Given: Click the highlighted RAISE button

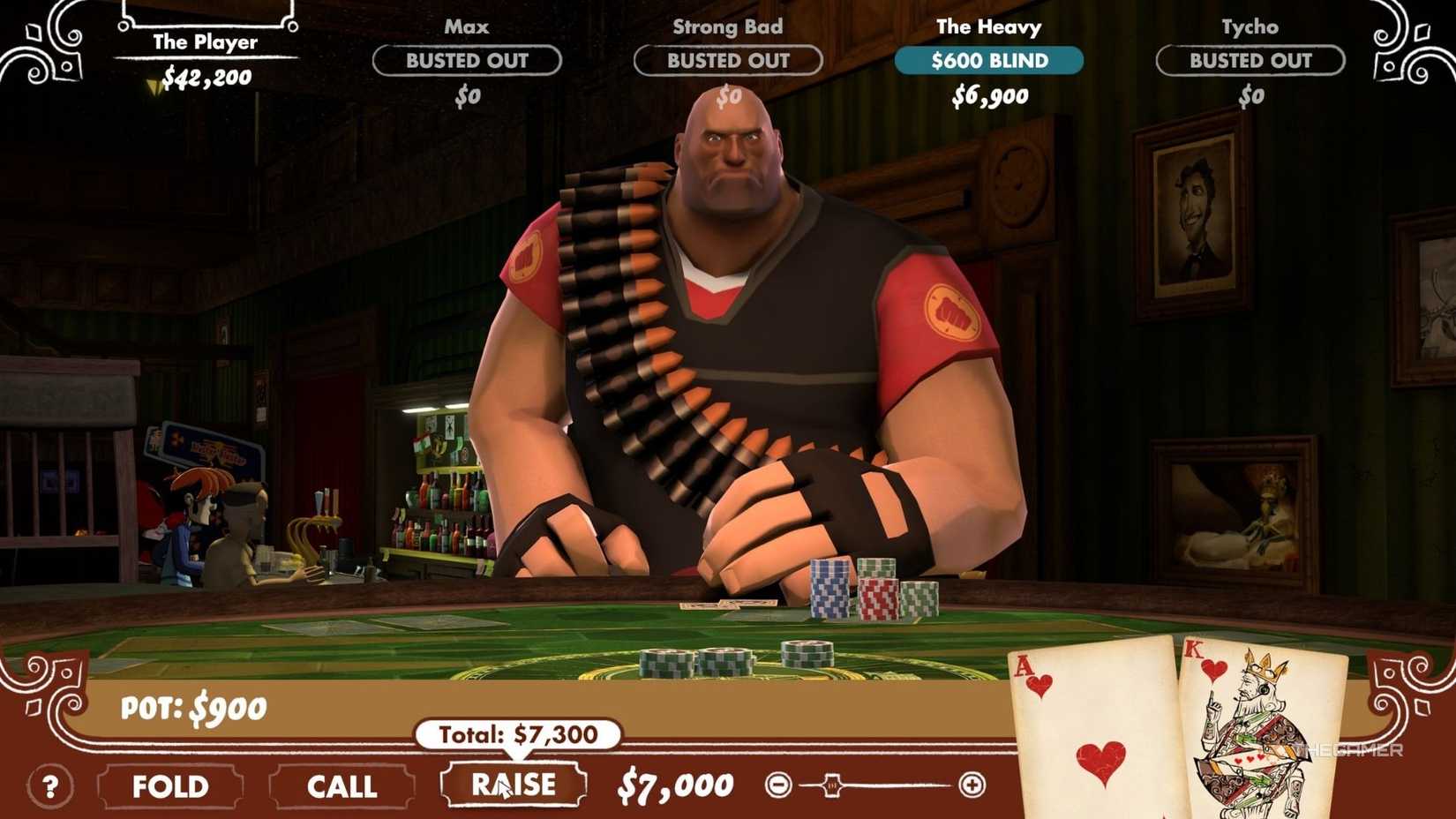Looking at the screenshot, I should coord(514,784).
